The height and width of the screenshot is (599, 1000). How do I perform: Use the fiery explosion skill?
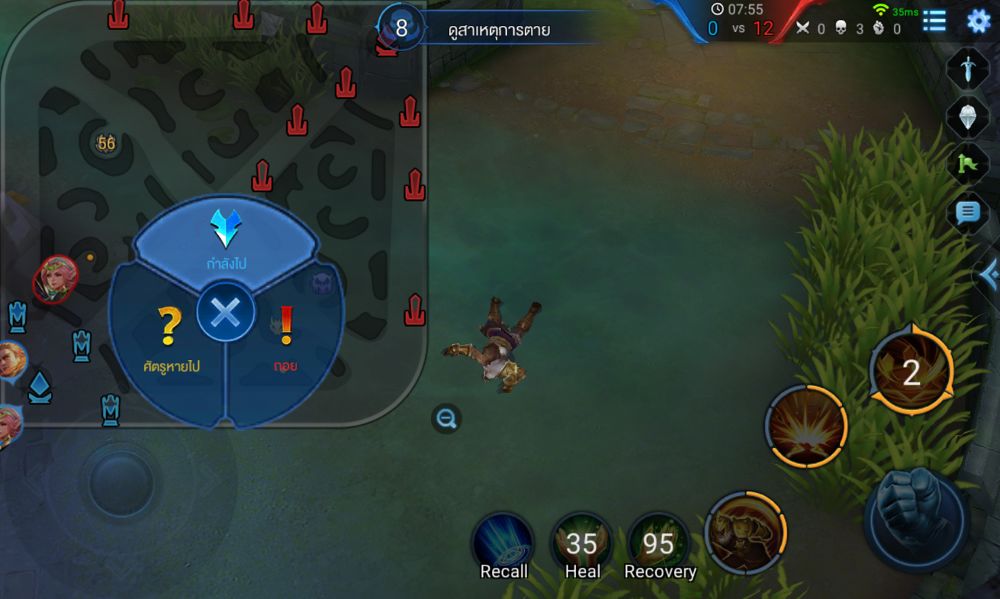806,427
